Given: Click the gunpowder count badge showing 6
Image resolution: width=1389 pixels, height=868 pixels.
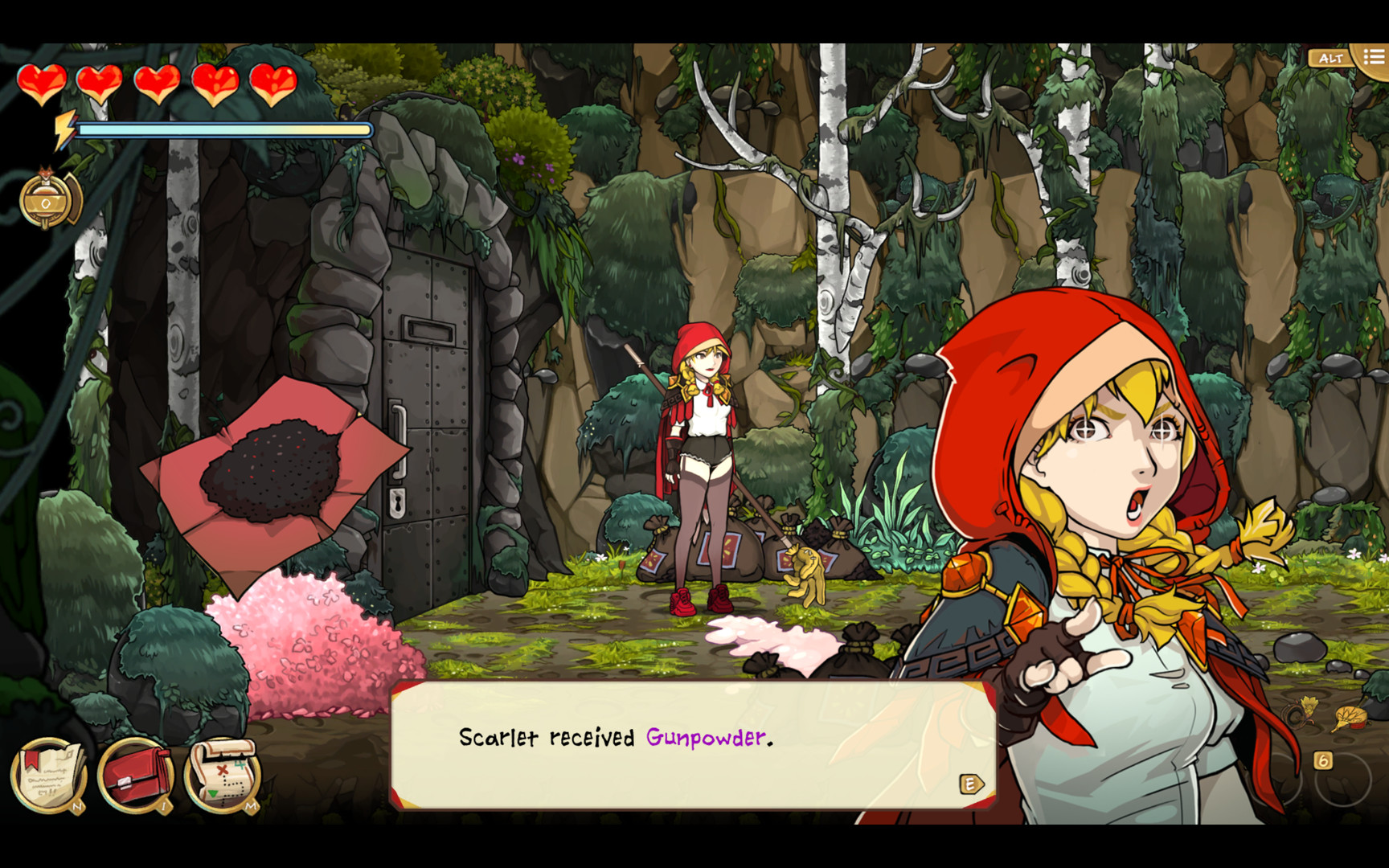Looking at the screenshot, I should point(1322,759).
